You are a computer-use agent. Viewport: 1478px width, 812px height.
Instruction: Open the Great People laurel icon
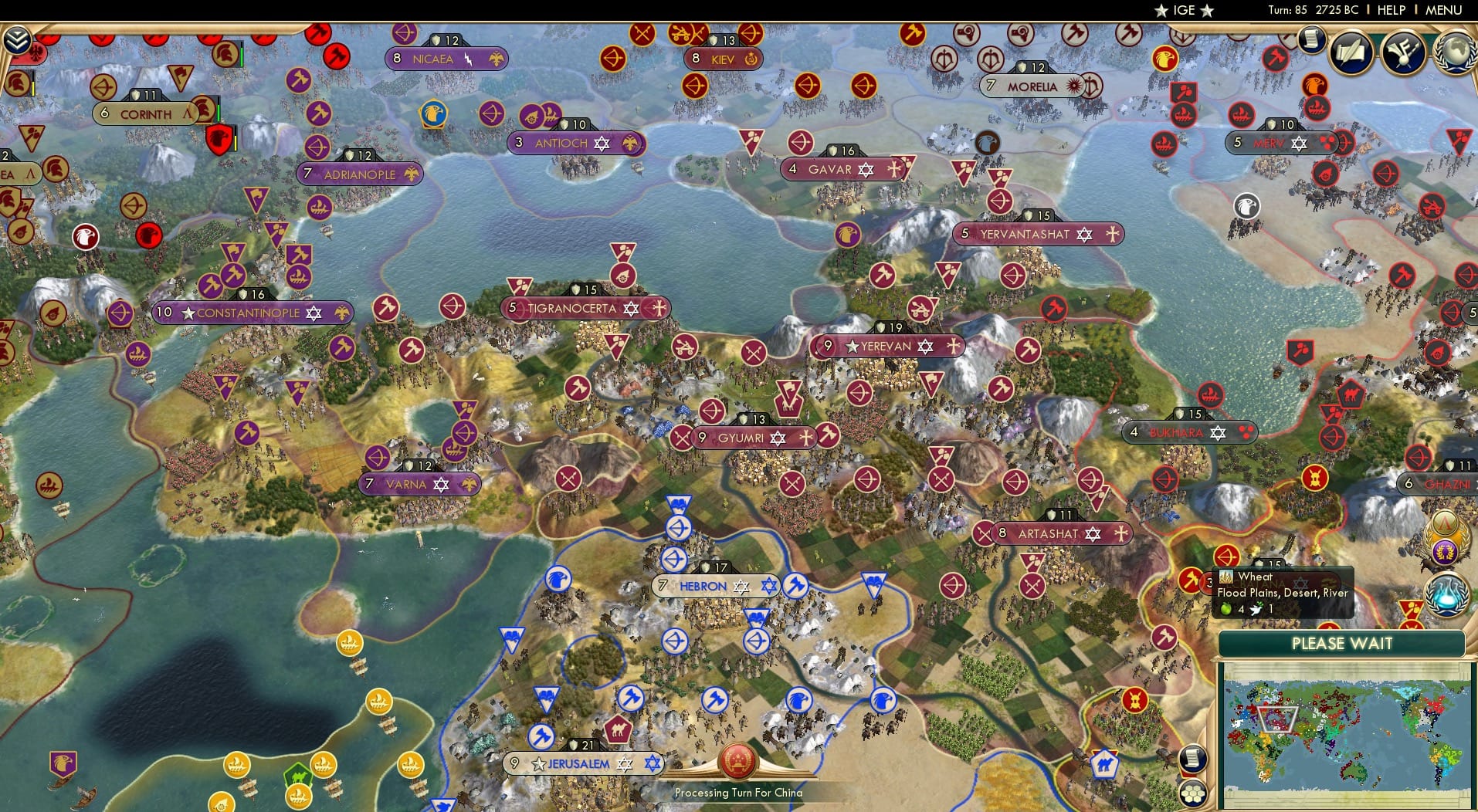click(1444, 551)
